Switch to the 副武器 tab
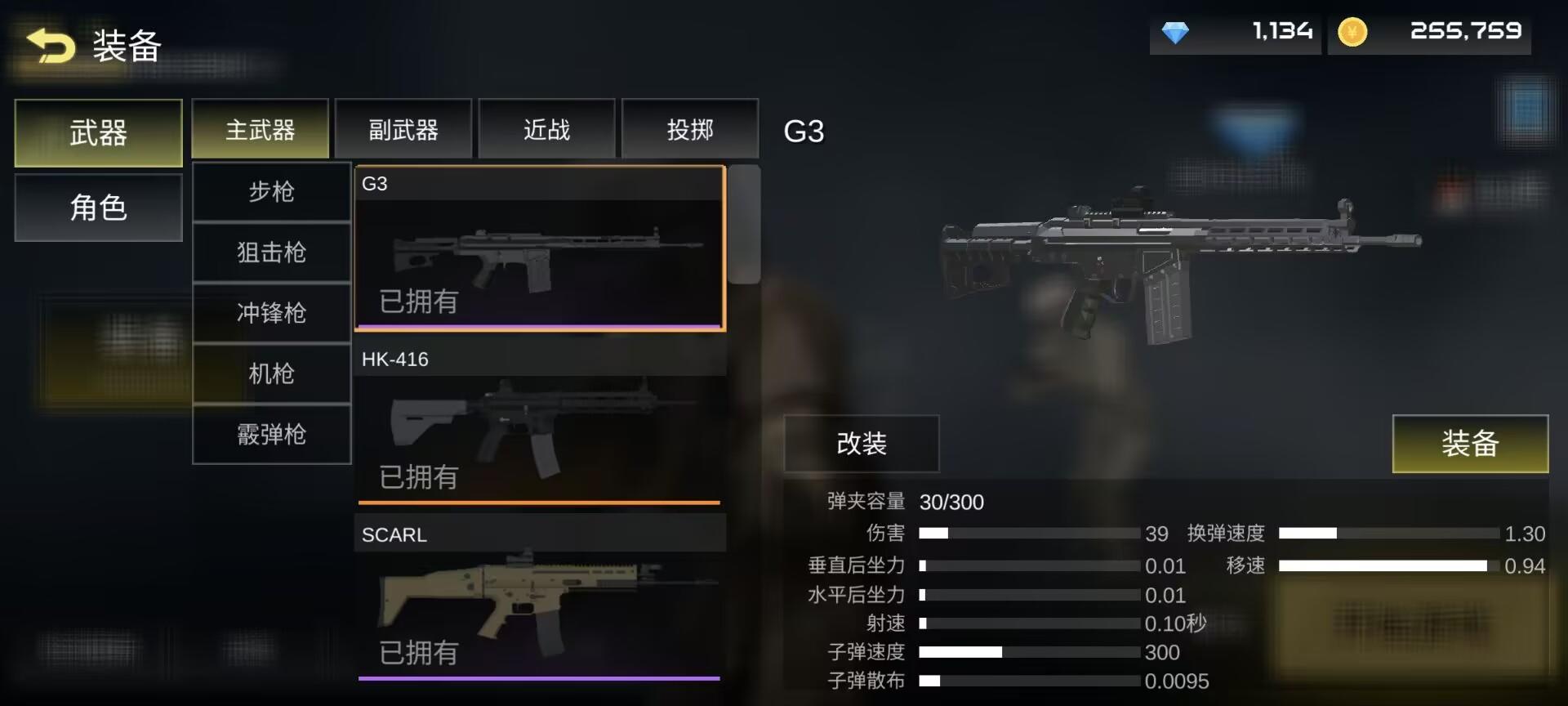Image resolution: width=1568 pixels, height=706 pixels. [403, 128]
